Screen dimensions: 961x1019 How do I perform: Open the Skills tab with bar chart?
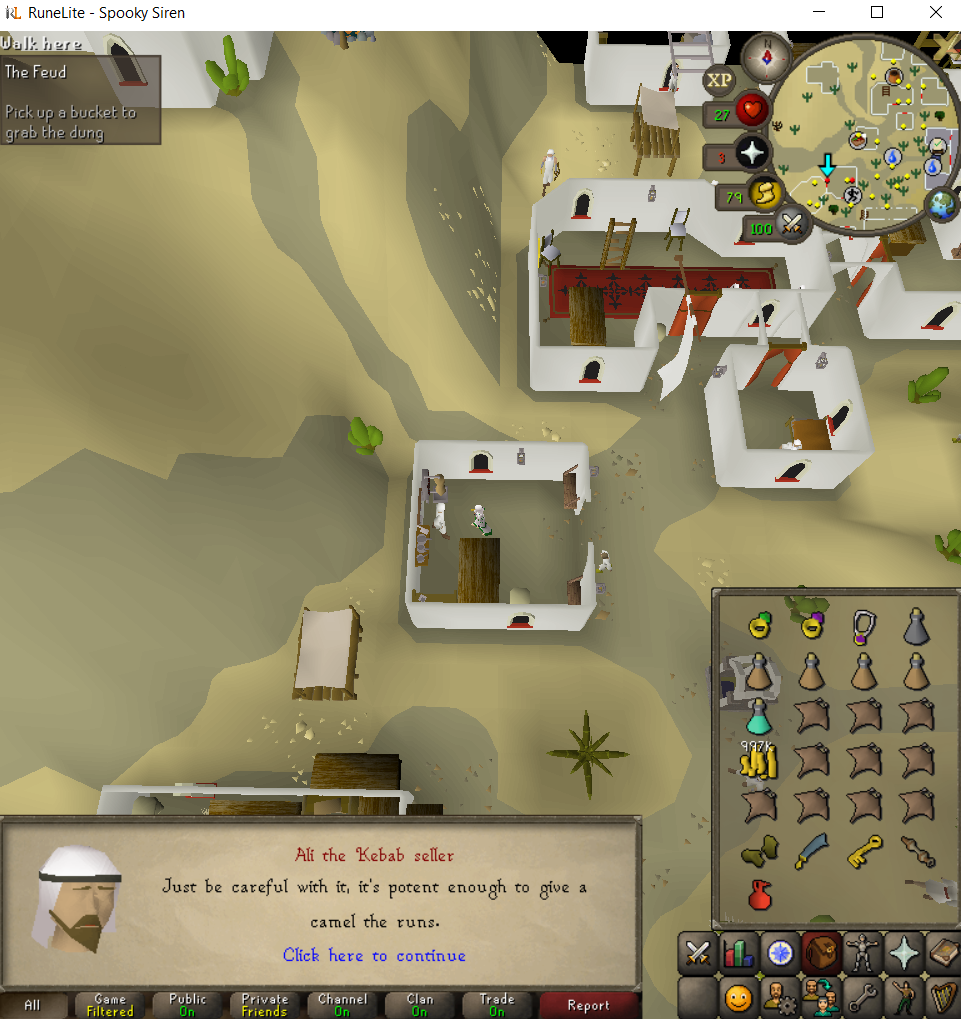click(739, 954)
